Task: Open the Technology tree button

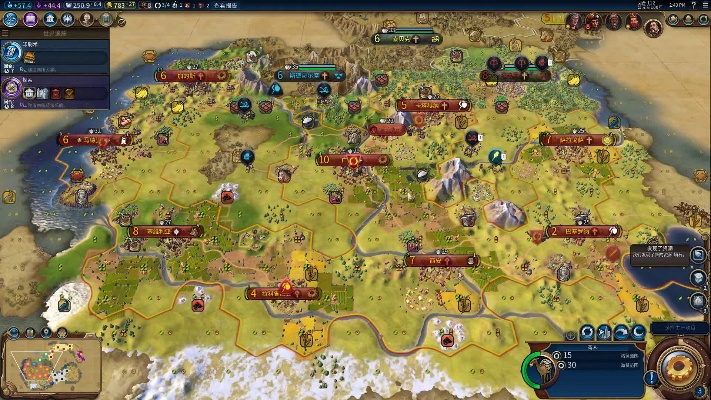Action: click(11, 19)
